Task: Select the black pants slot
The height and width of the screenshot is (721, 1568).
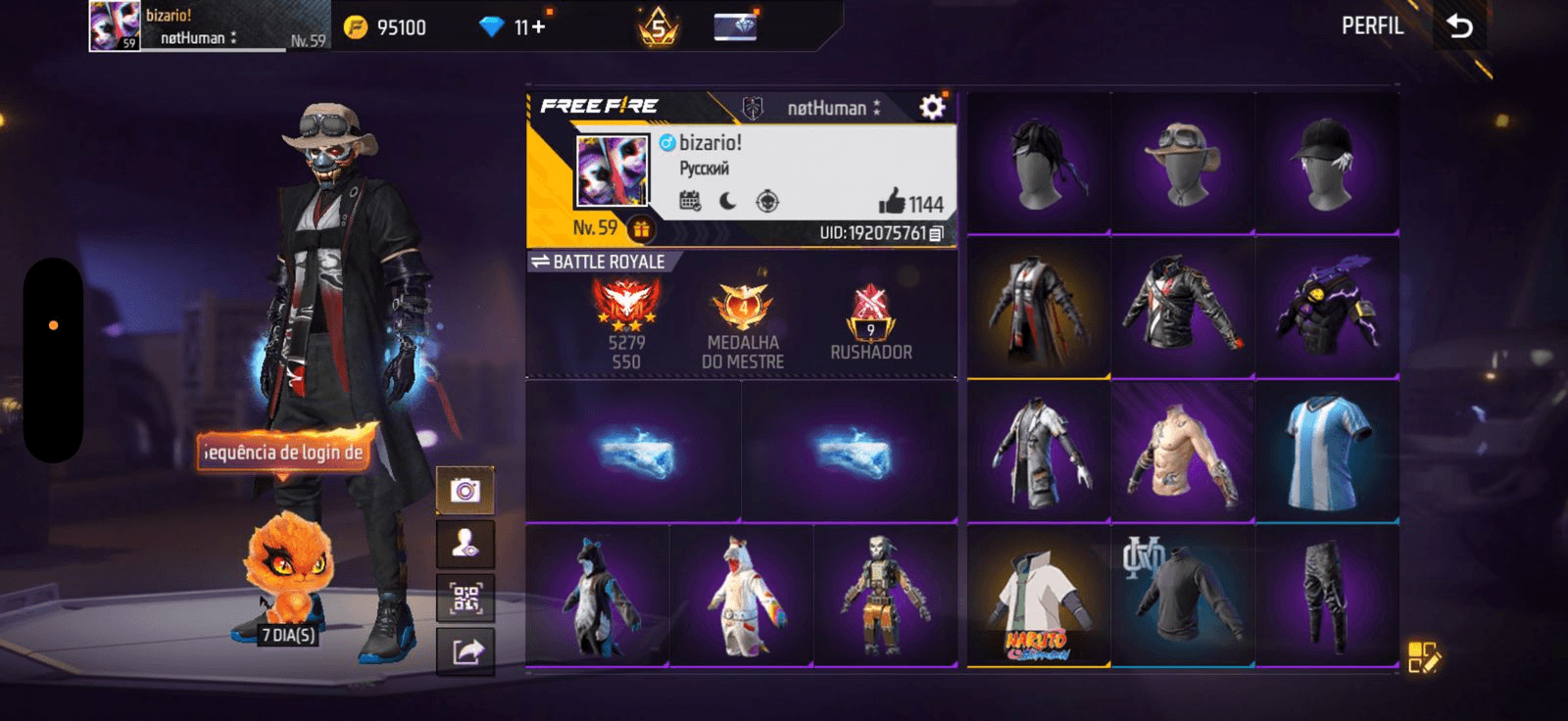Action: coord(1327,597)
